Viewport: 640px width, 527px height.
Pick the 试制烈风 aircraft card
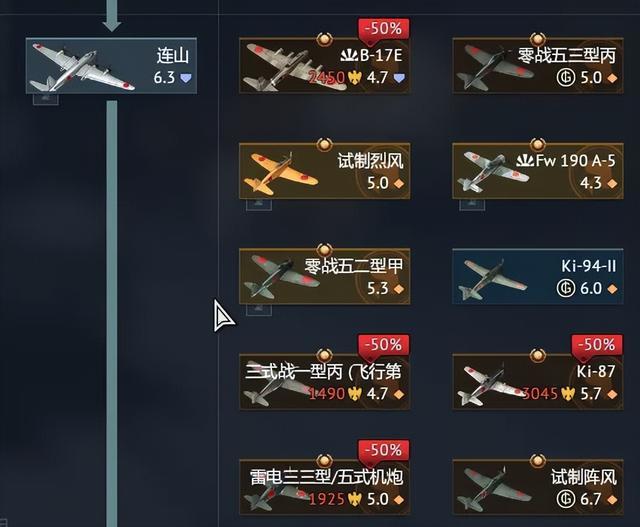(325, 171)
